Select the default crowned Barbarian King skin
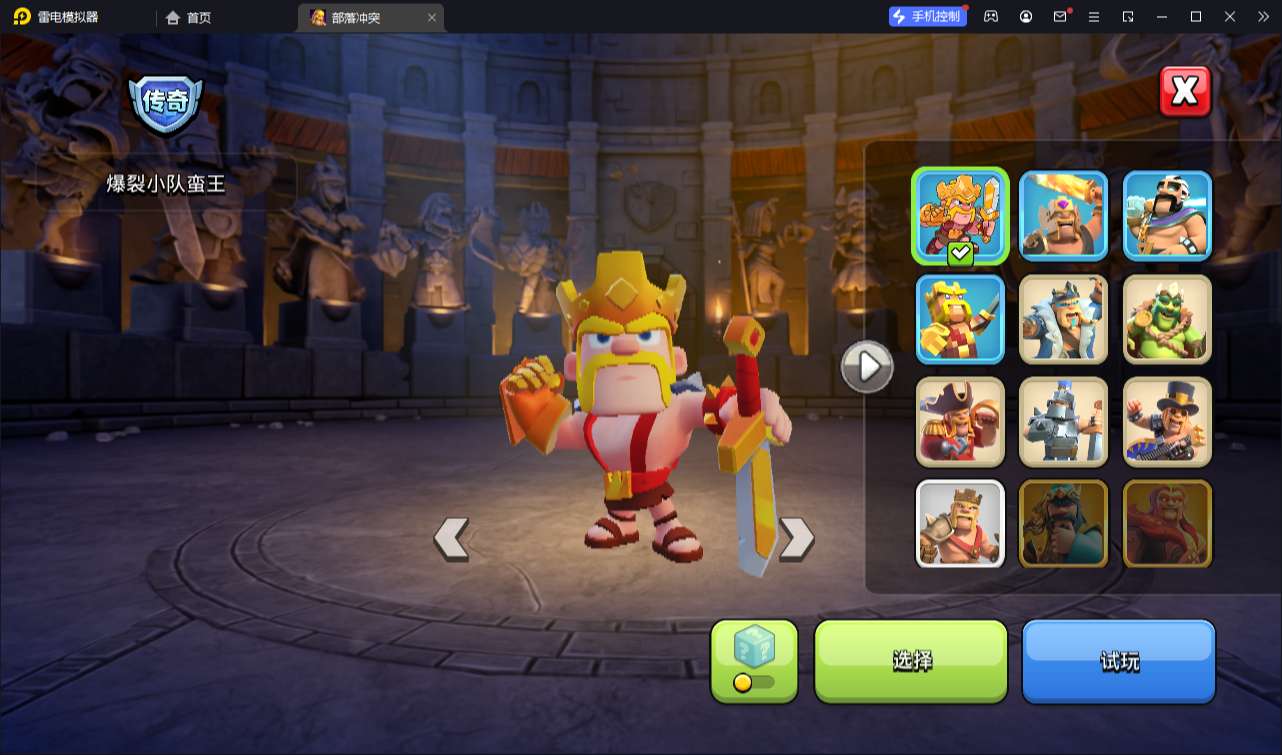1282x755 pixels. (x=960, y=524)
